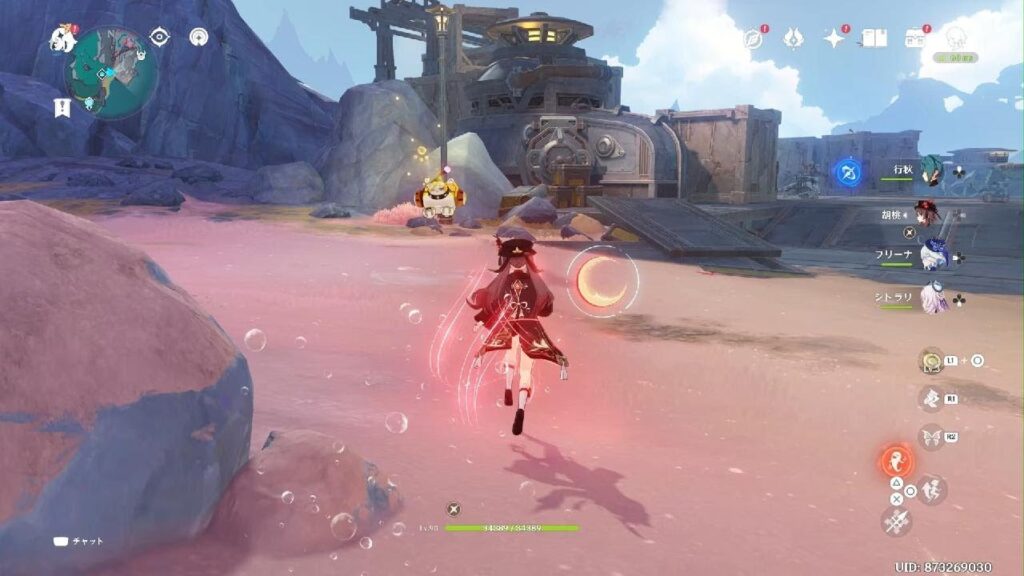Tap the sprint running figure icon
Viewport: 1024px width, 576px height.
click(933, 489)
